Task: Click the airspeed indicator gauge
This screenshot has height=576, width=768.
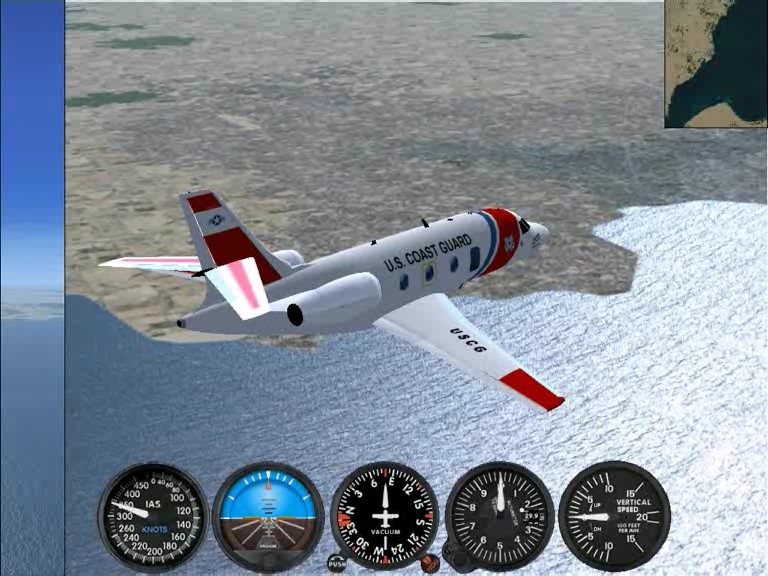Action: click(153, 516)
